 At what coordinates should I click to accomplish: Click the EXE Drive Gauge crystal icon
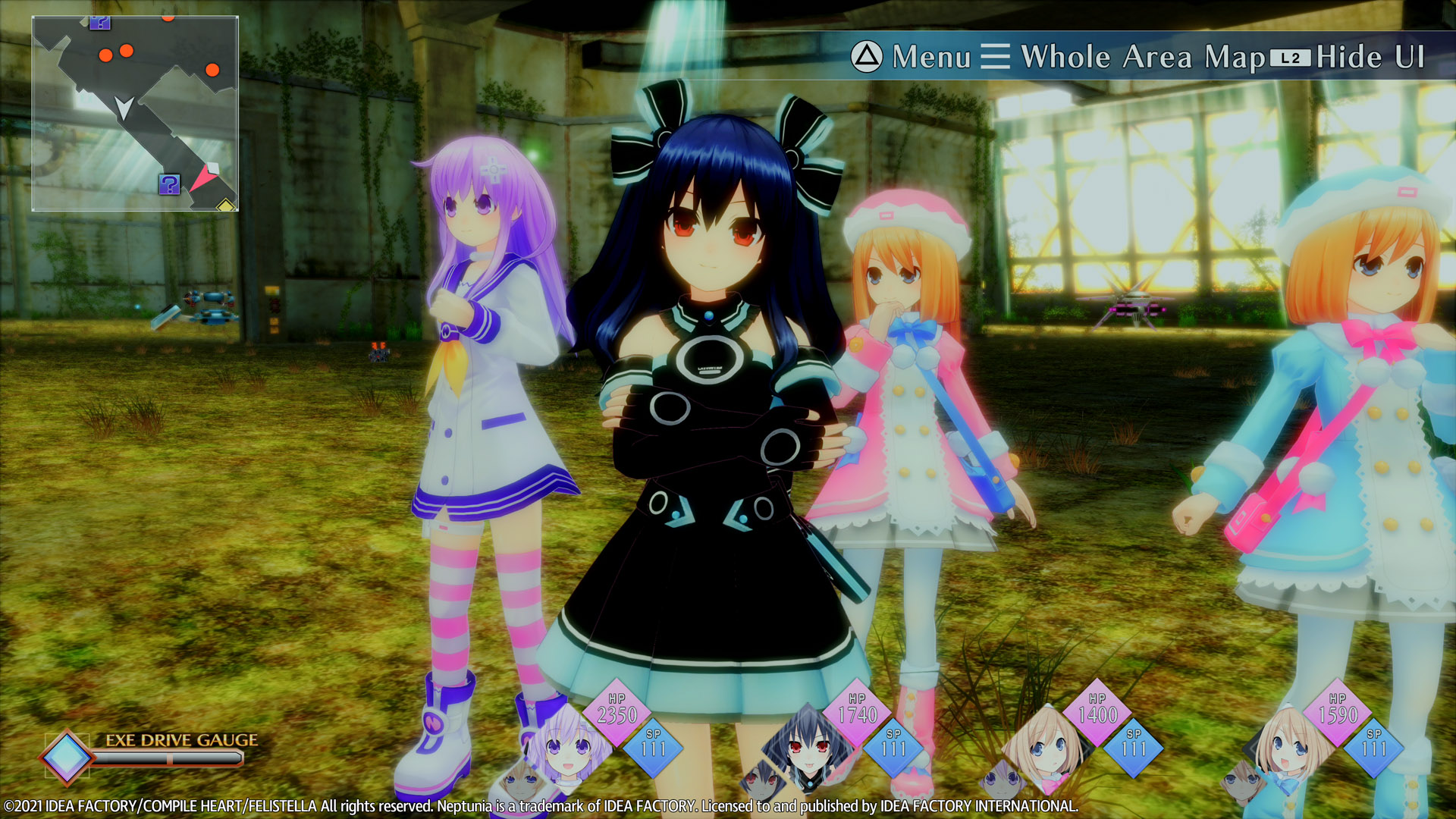(67, 756)
